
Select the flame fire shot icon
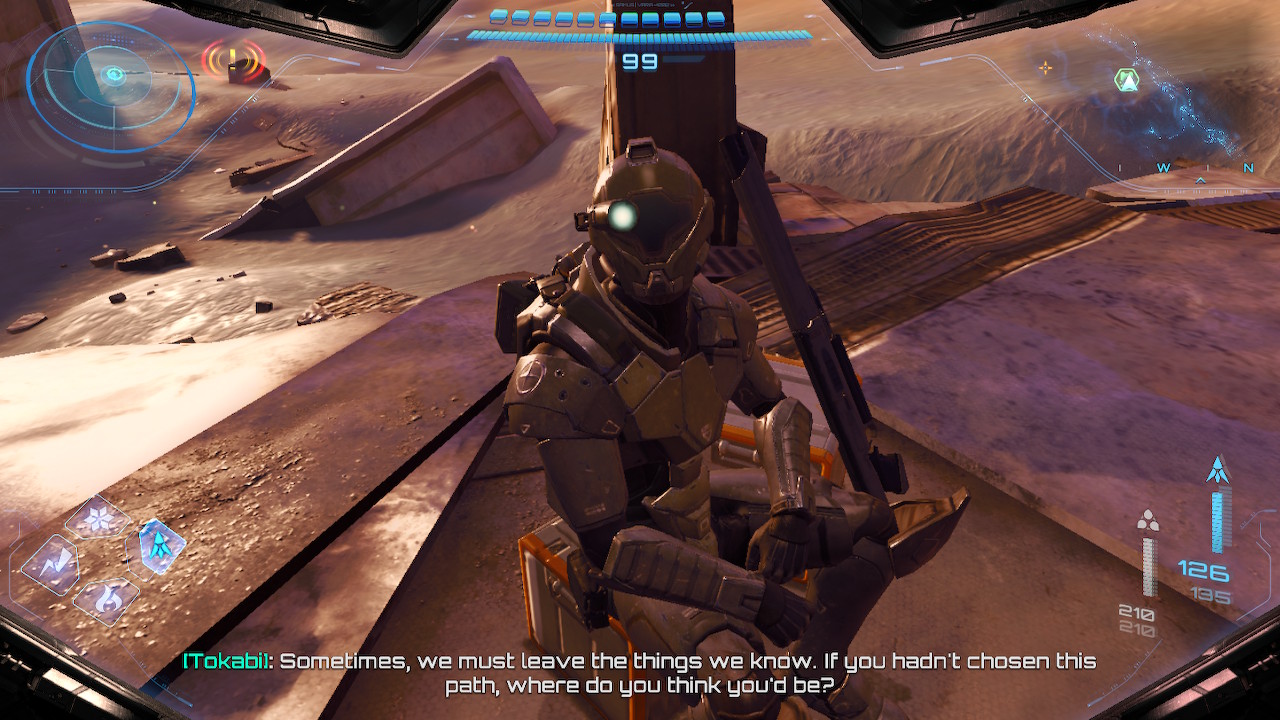(x=105, y=600)
